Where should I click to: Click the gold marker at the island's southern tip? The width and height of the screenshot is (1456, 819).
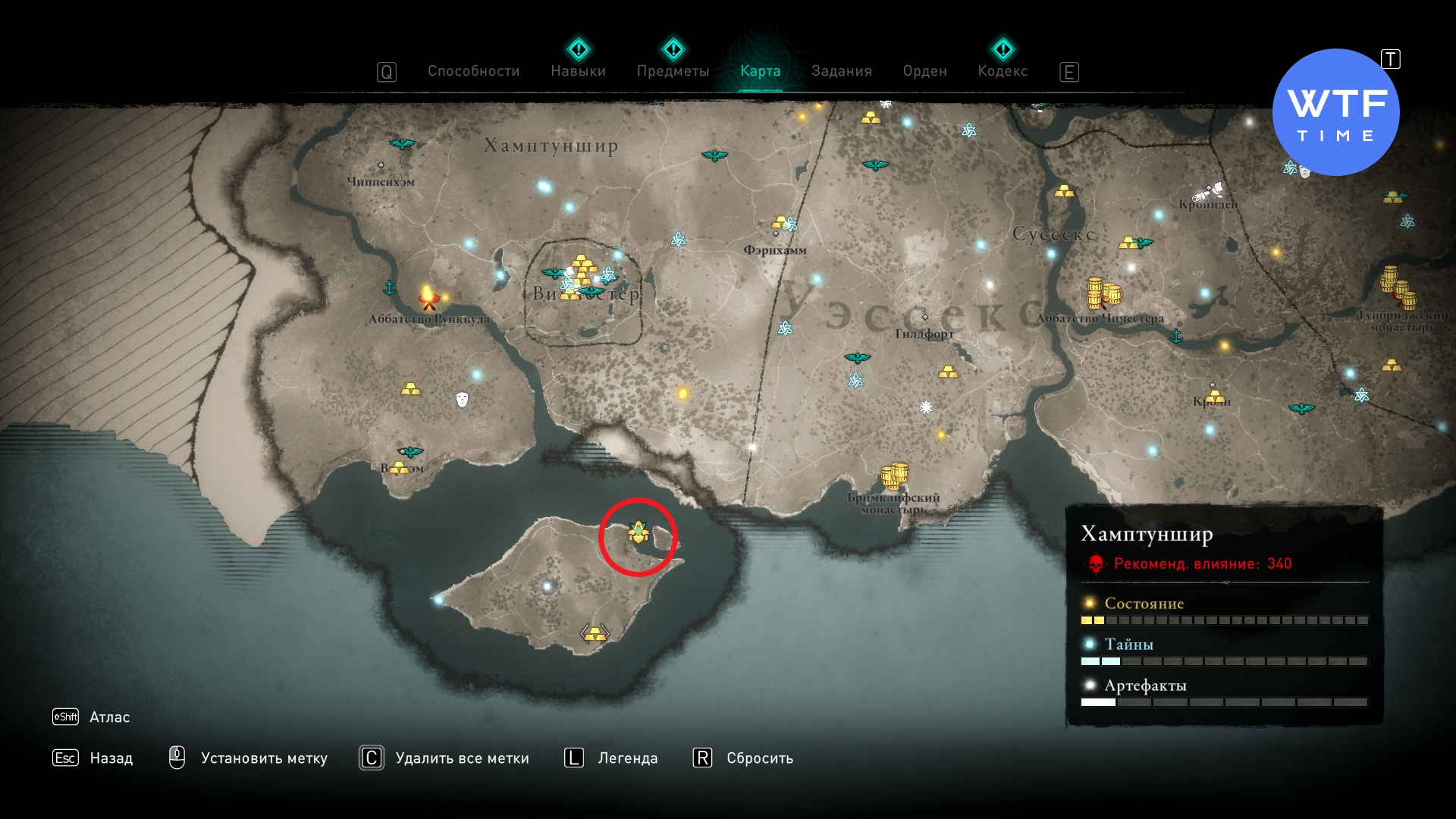595,633
